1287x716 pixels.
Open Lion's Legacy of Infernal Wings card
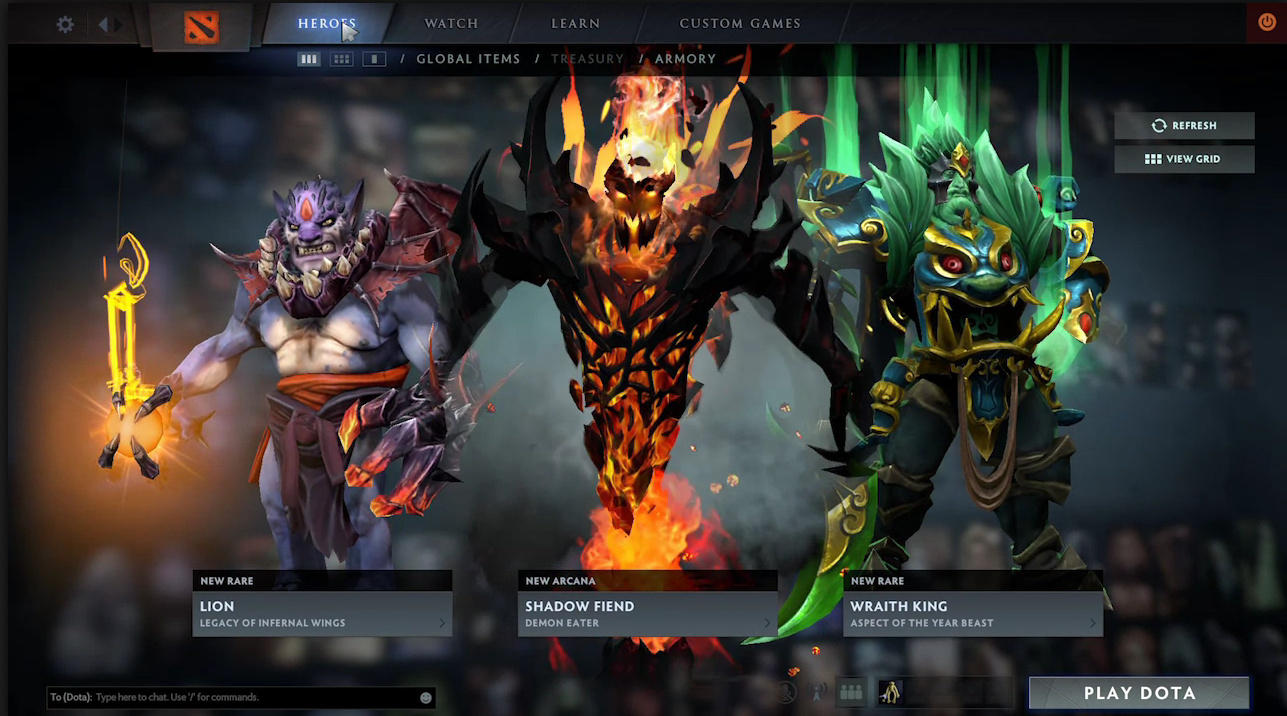click(322, 613)
